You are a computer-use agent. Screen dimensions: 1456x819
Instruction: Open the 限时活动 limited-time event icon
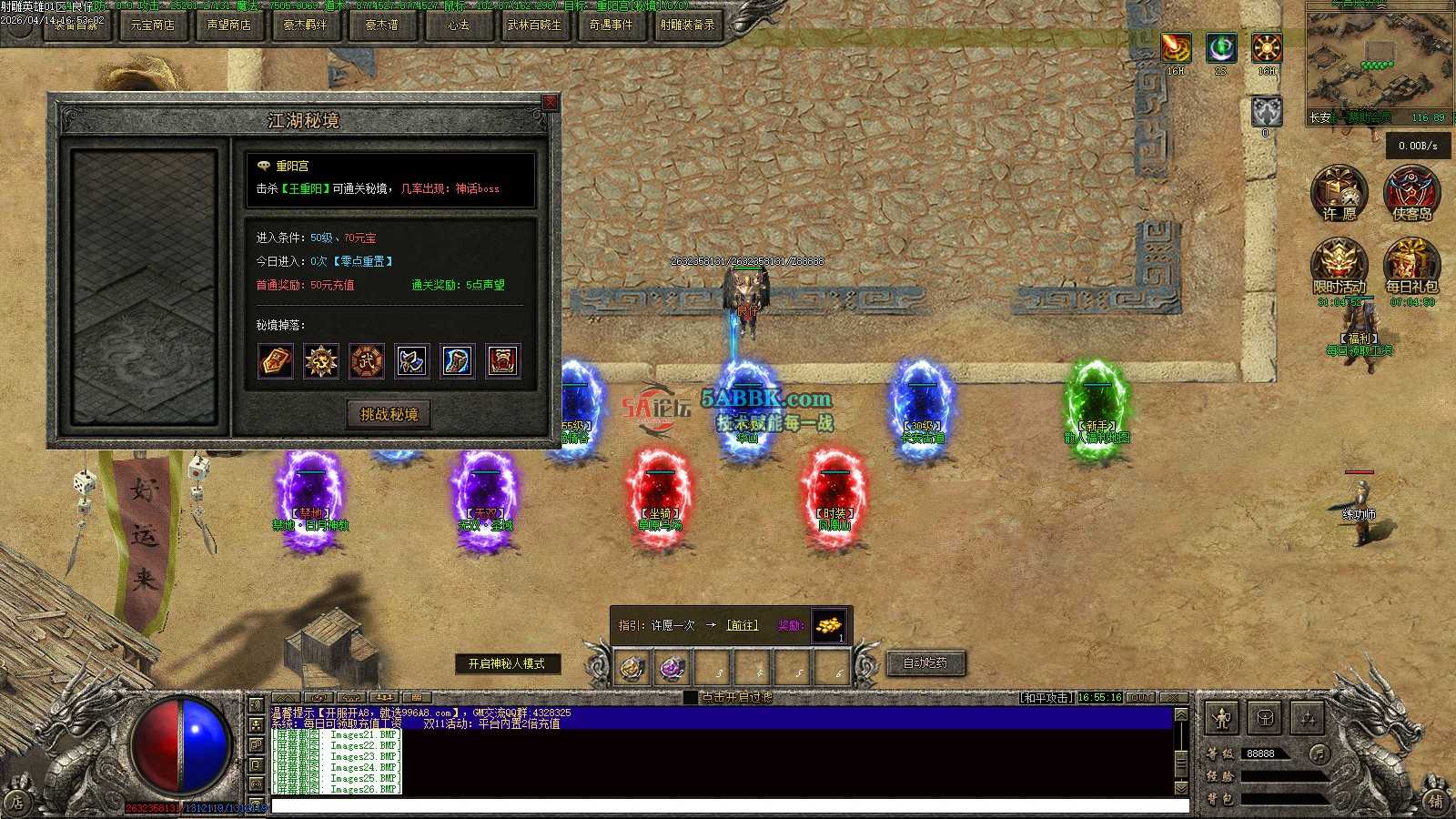[1339, 265]
